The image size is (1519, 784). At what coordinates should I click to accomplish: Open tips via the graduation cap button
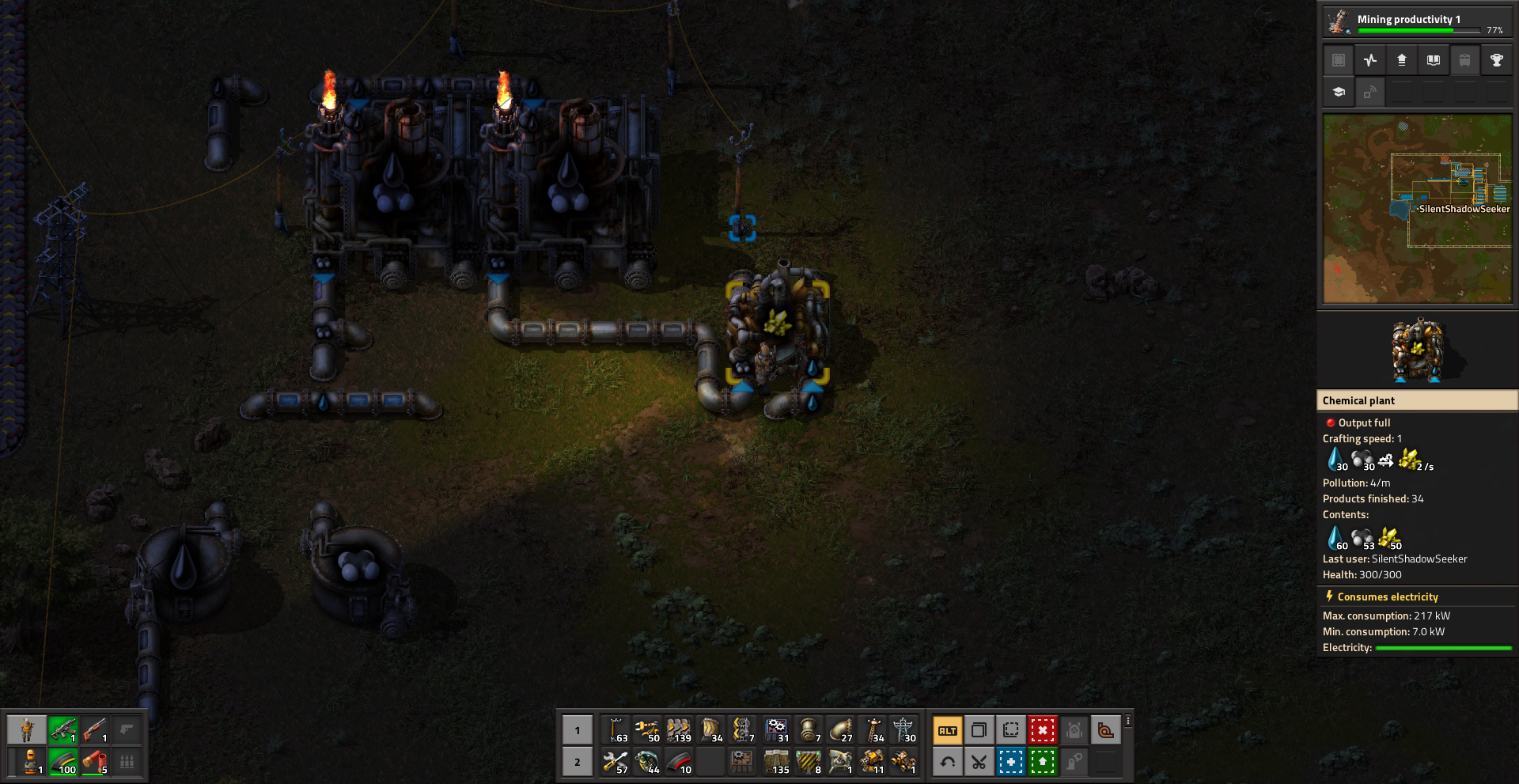[1339, 93]
